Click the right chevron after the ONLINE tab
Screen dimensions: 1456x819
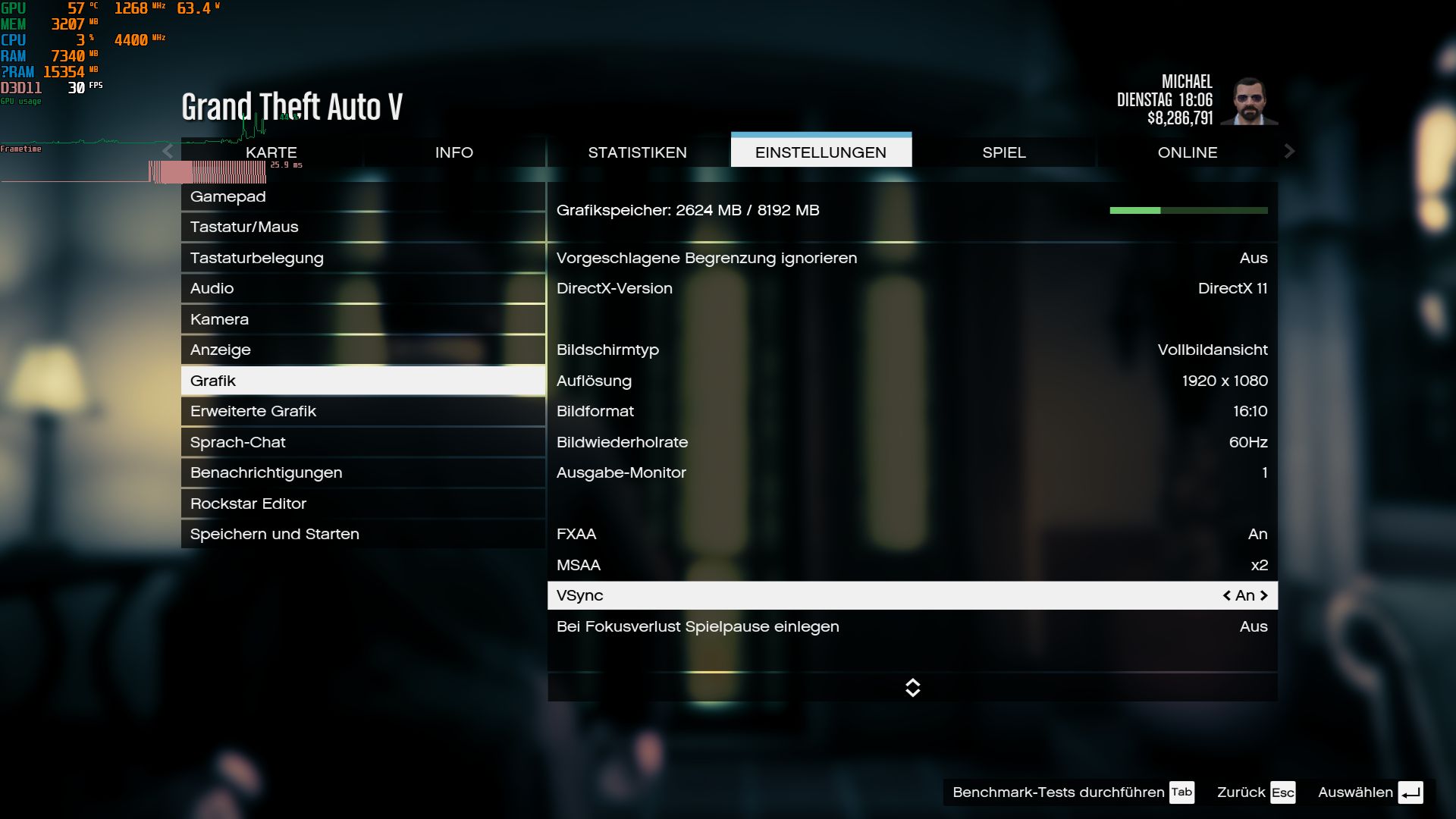point(1289,152)
